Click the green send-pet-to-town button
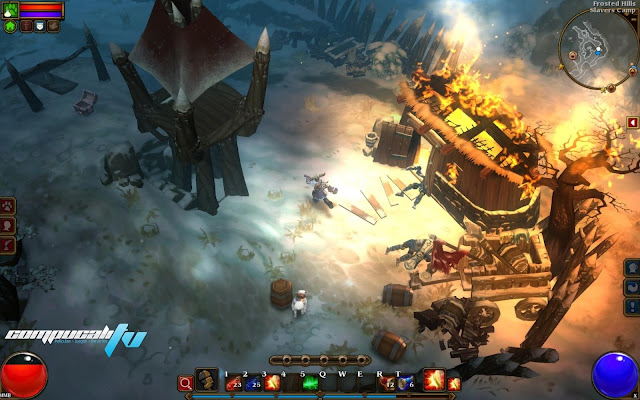The width and height of the screenshot is (640, 400). 10,26
